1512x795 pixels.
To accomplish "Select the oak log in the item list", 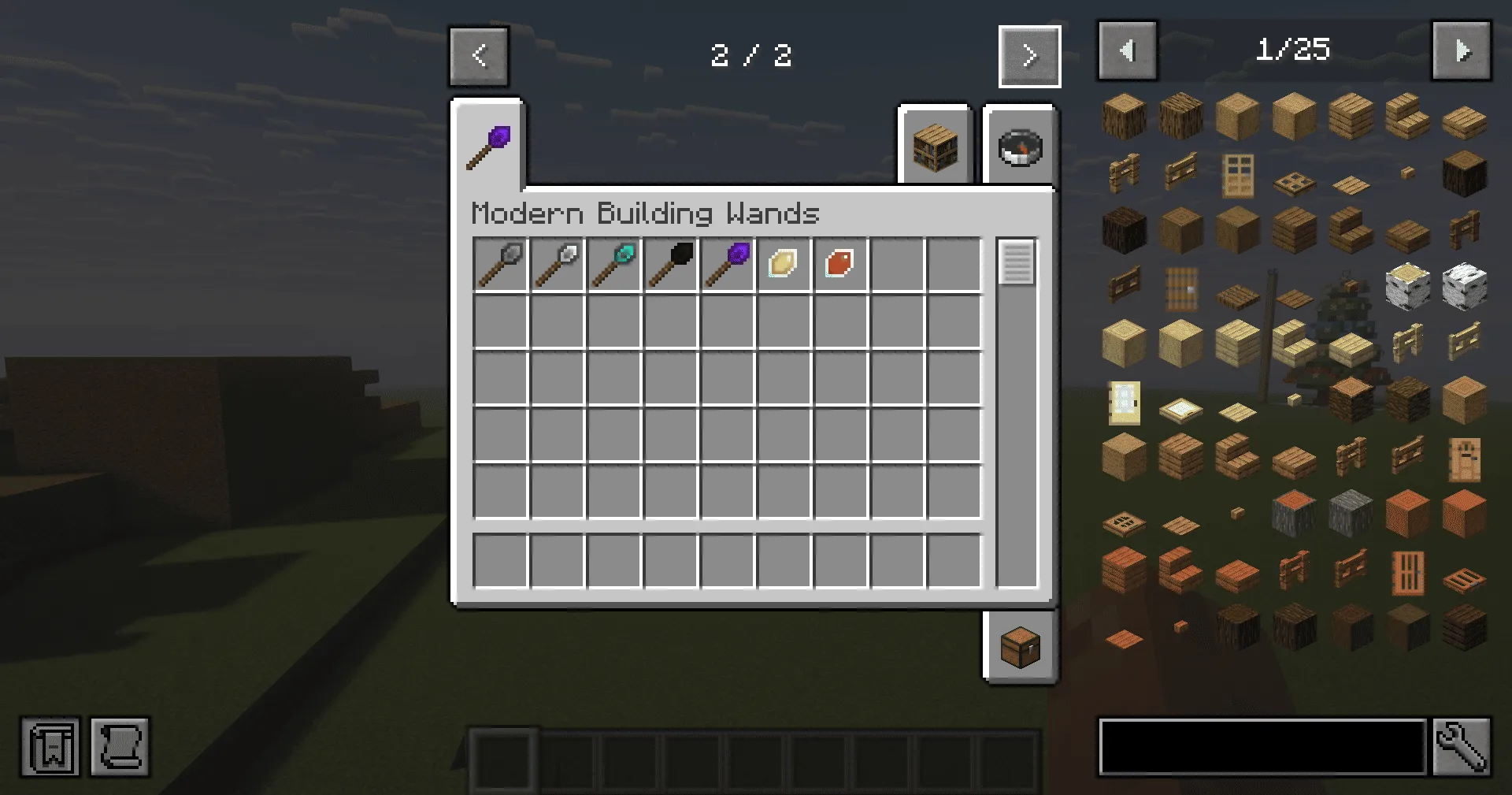I will coord(1124,115).
